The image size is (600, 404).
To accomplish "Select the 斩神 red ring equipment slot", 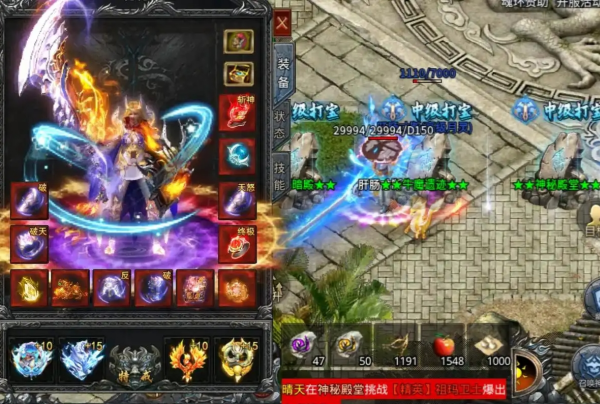I will click(238, 113).
